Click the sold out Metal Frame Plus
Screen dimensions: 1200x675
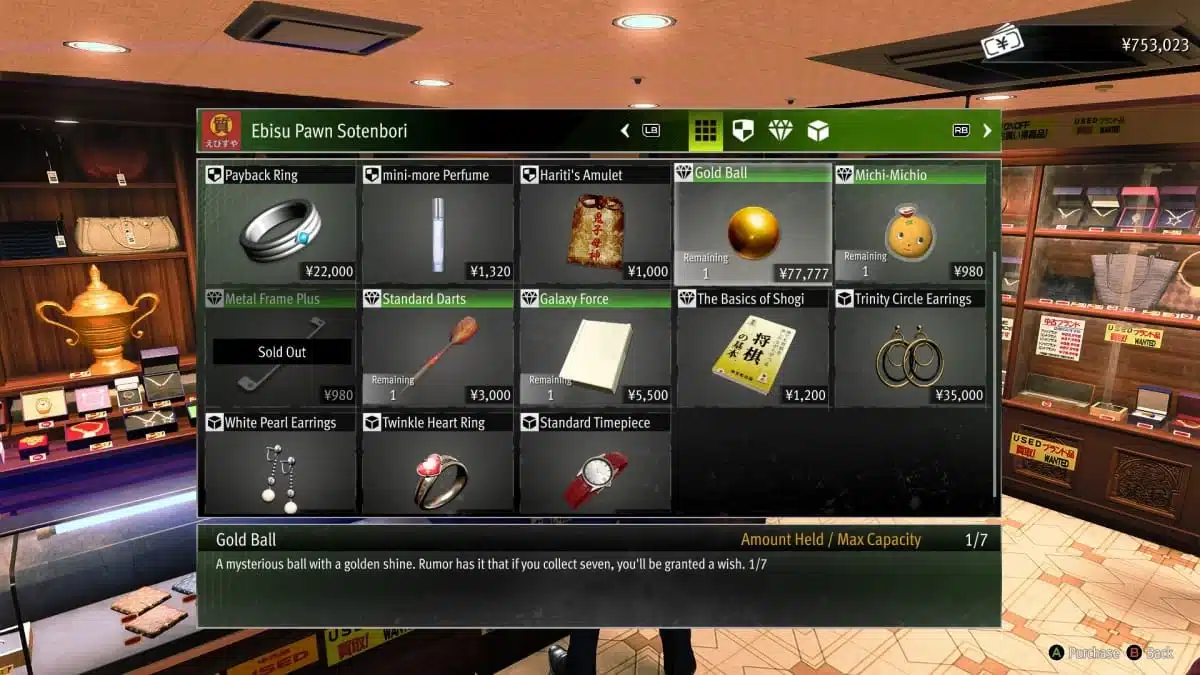(x=280, y=350)
